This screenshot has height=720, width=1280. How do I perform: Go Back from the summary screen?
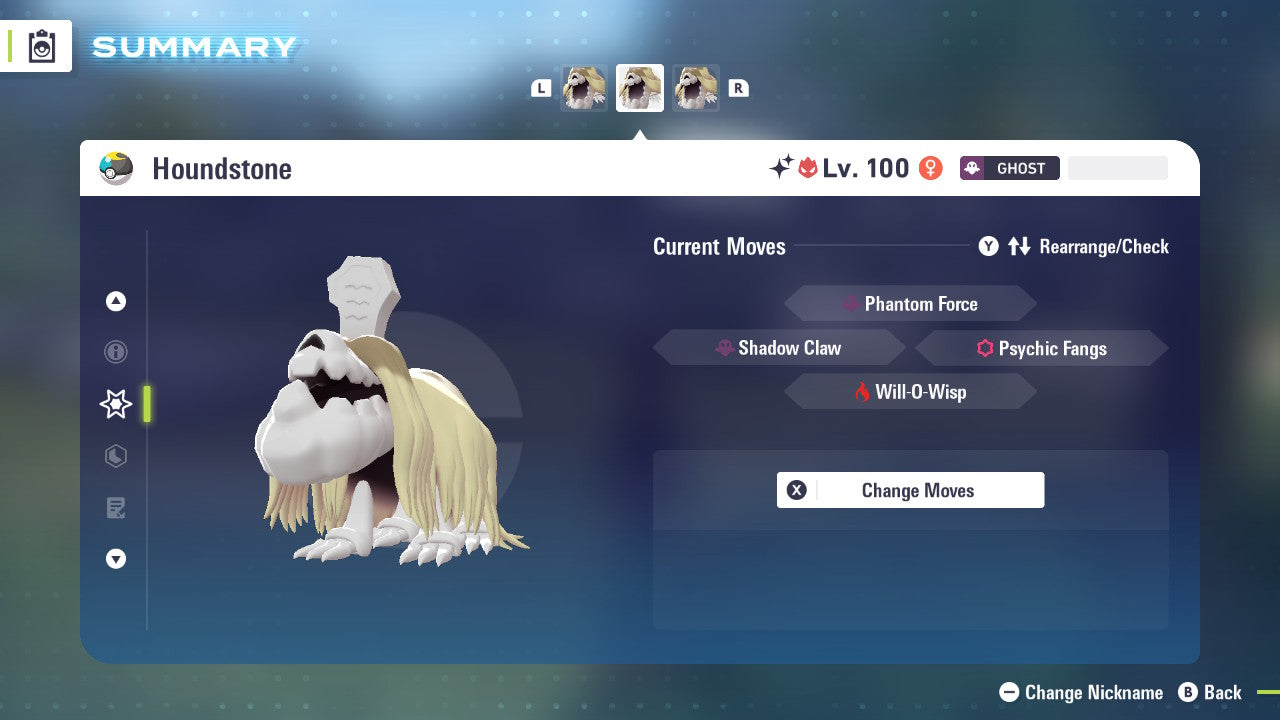point(1210,692)
